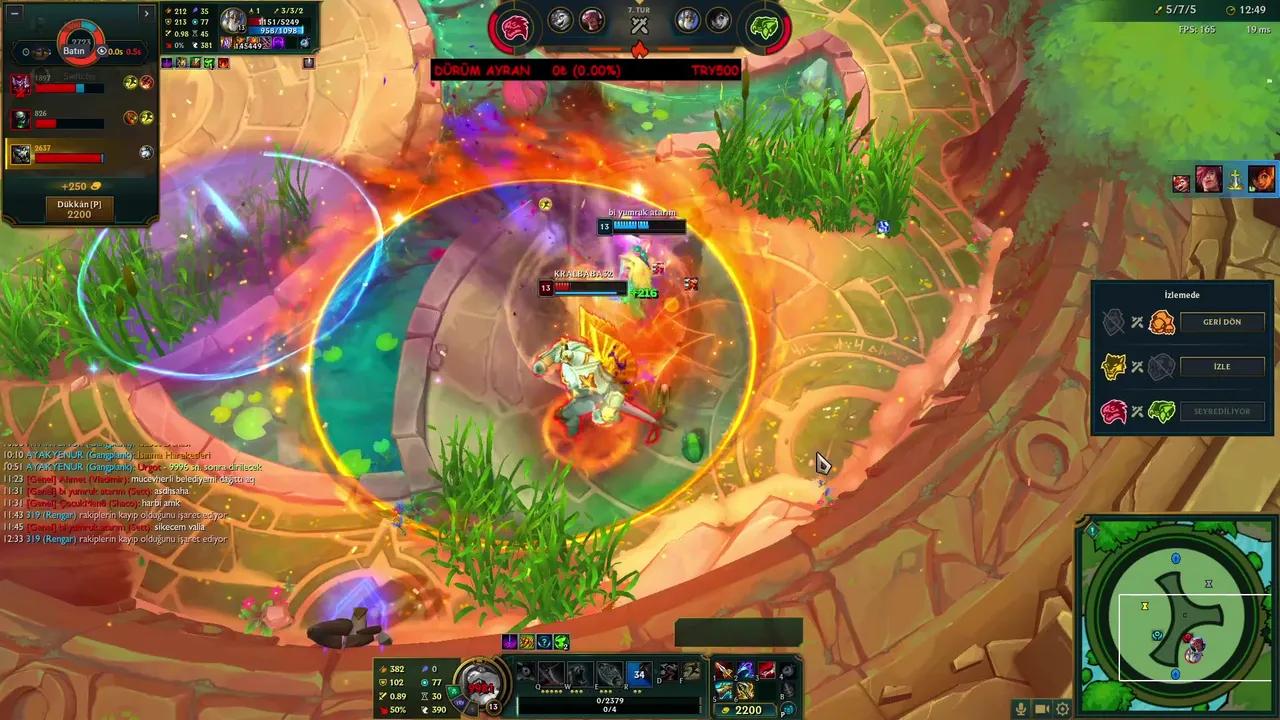Click the green augment icon above the ability bar
The image size is (1280, 720).
pyautogui.click(x=561, y=643)
